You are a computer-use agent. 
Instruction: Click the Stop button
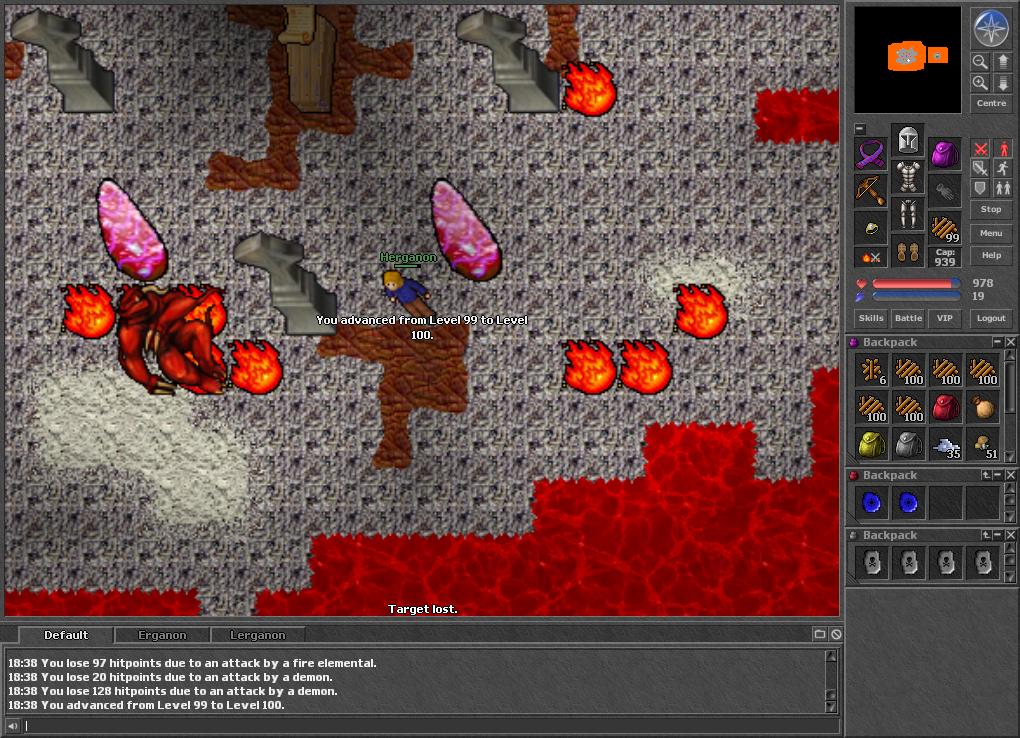click(x=991, y=210)
